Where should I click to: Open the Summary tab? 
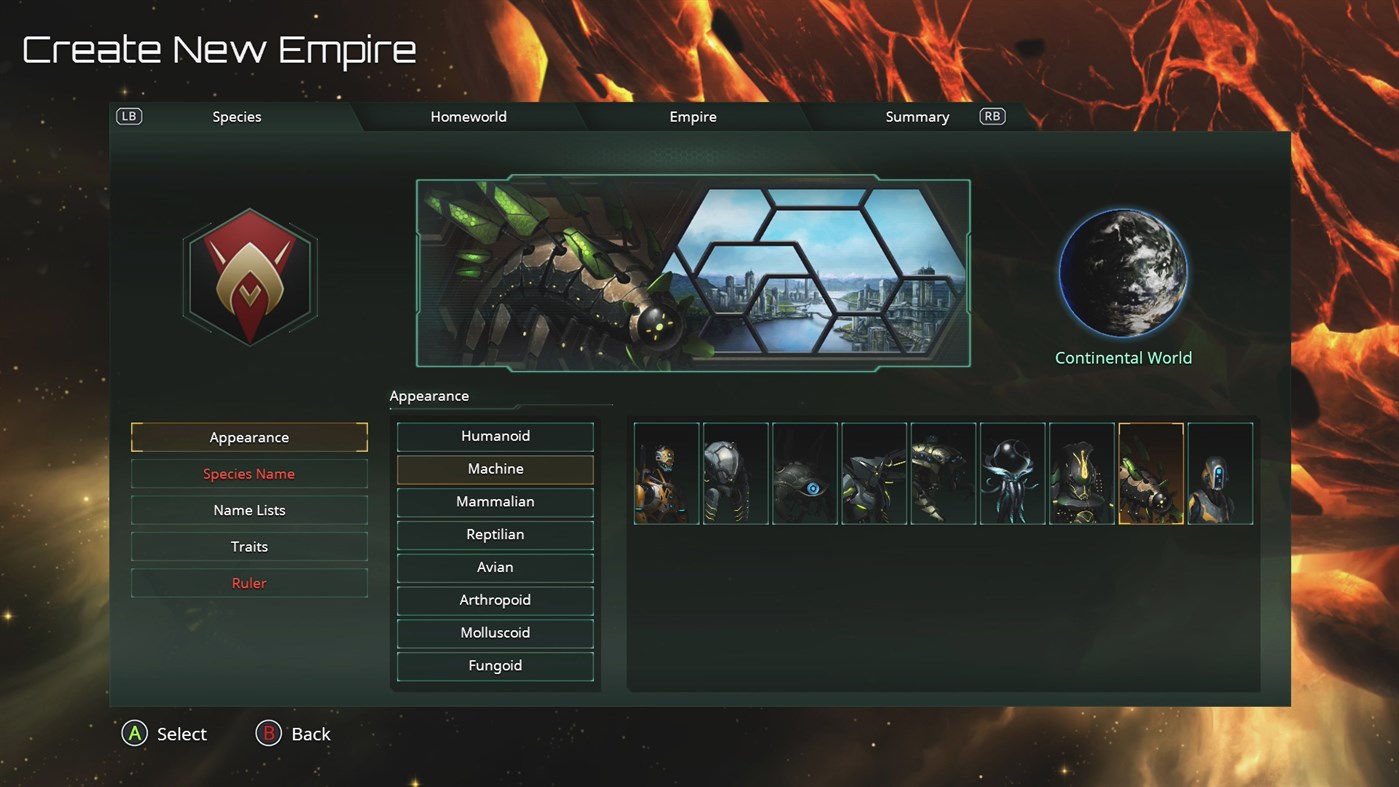916,116
